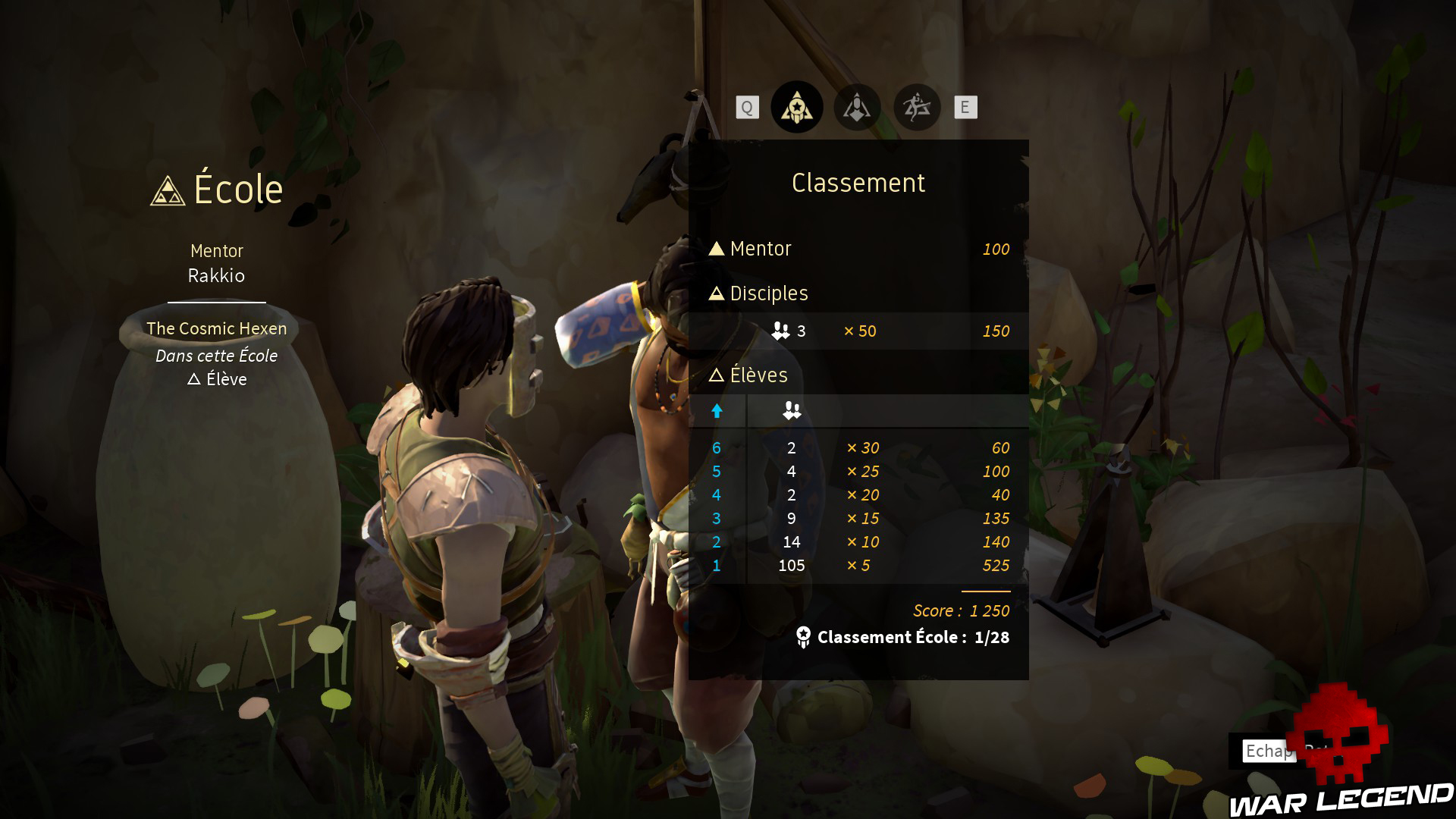
Task: Click the triangle emblem next to École title
Action: click(167, 191)
